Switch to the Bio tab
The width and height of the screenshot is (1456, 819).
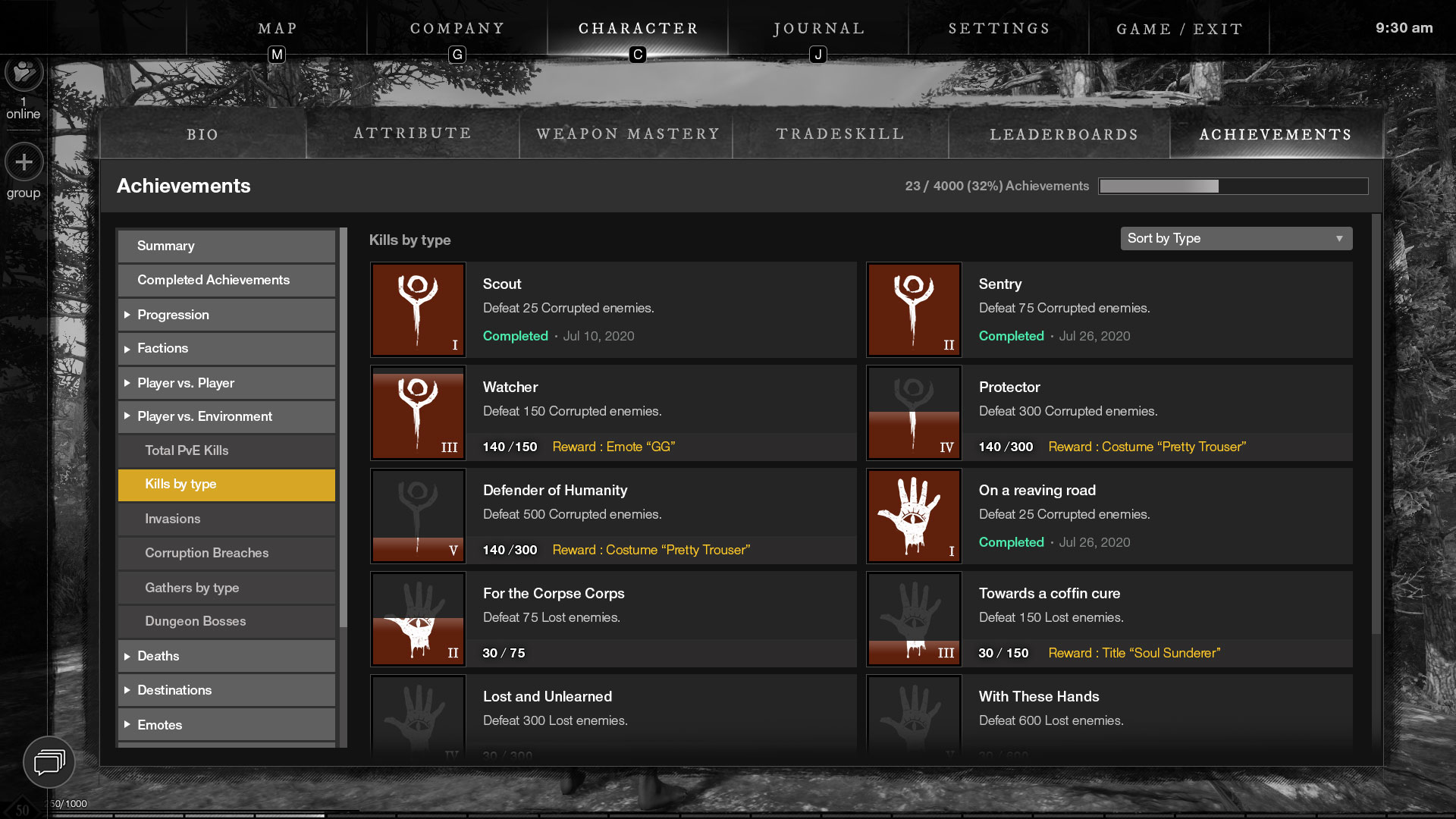(x=202, y=134)
